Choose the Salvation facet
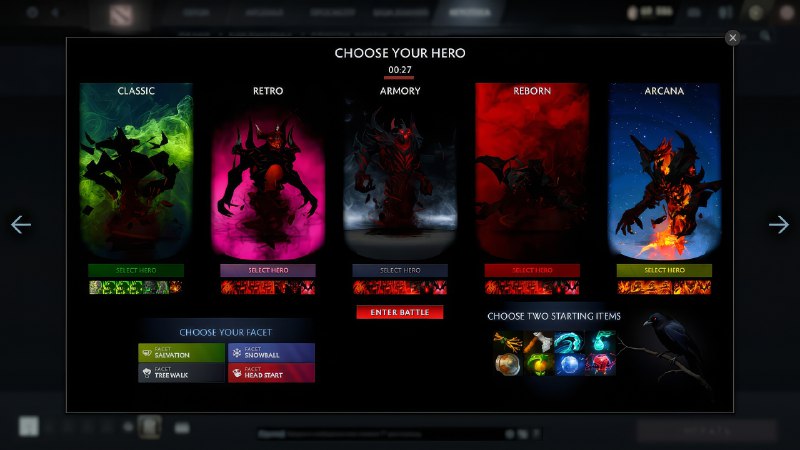 coord(181,352)
